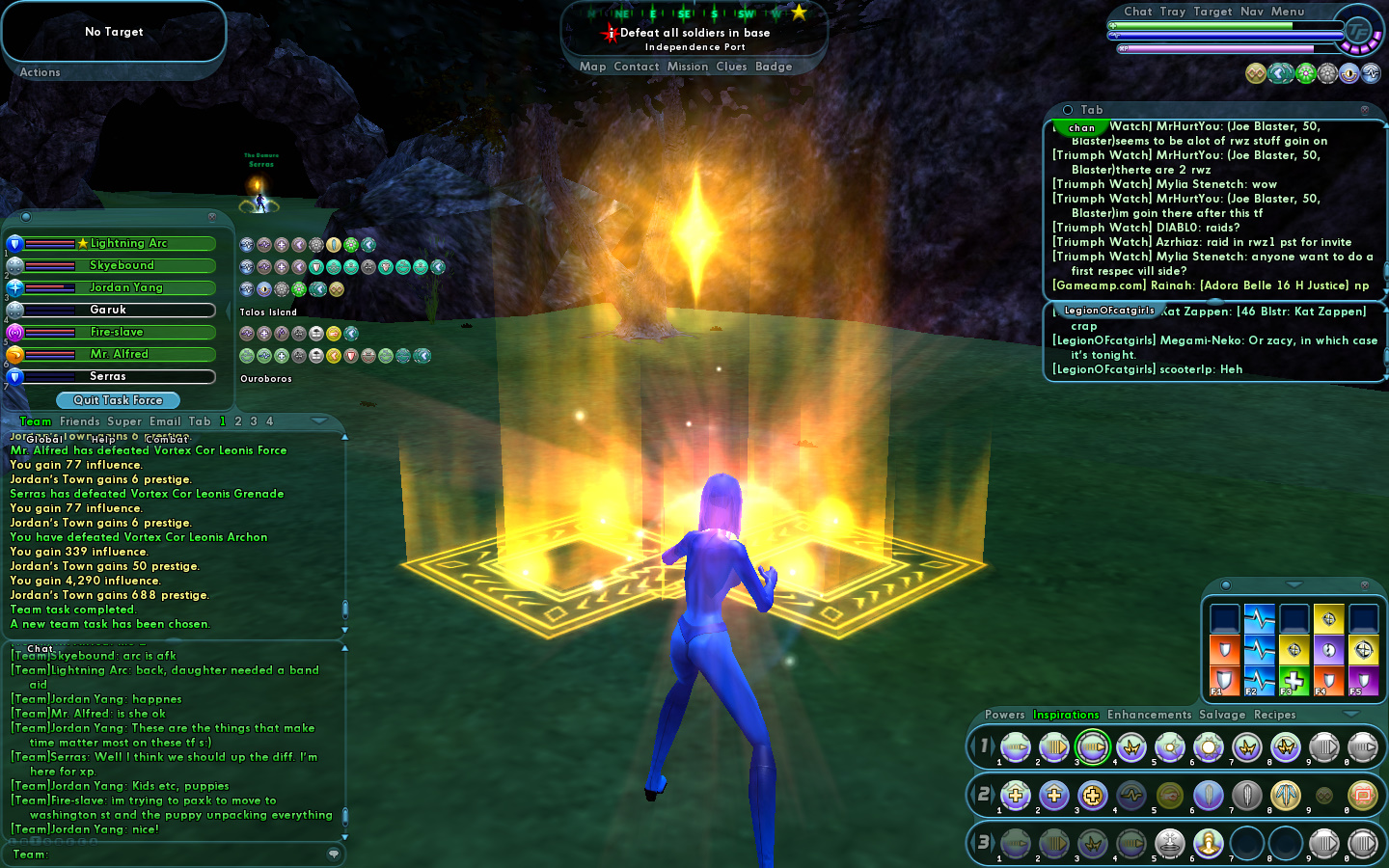Select teammate Skyebound in team list
Screen dimensions: 1389x868
pos(120,265)
